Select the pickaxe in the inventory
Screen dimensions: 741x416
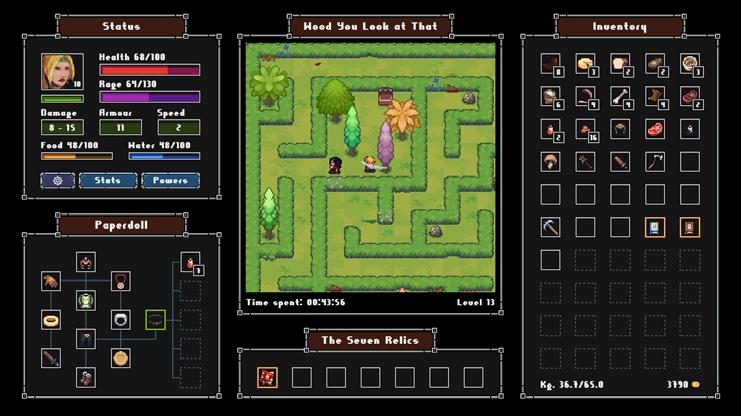pos(550,227)
